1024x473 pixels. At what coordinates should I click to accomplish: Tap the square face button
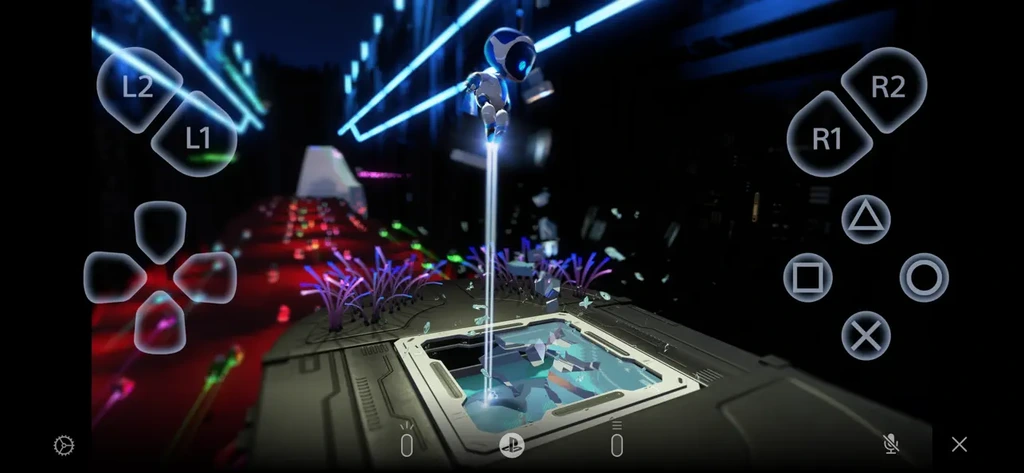(x=807, y=277)
